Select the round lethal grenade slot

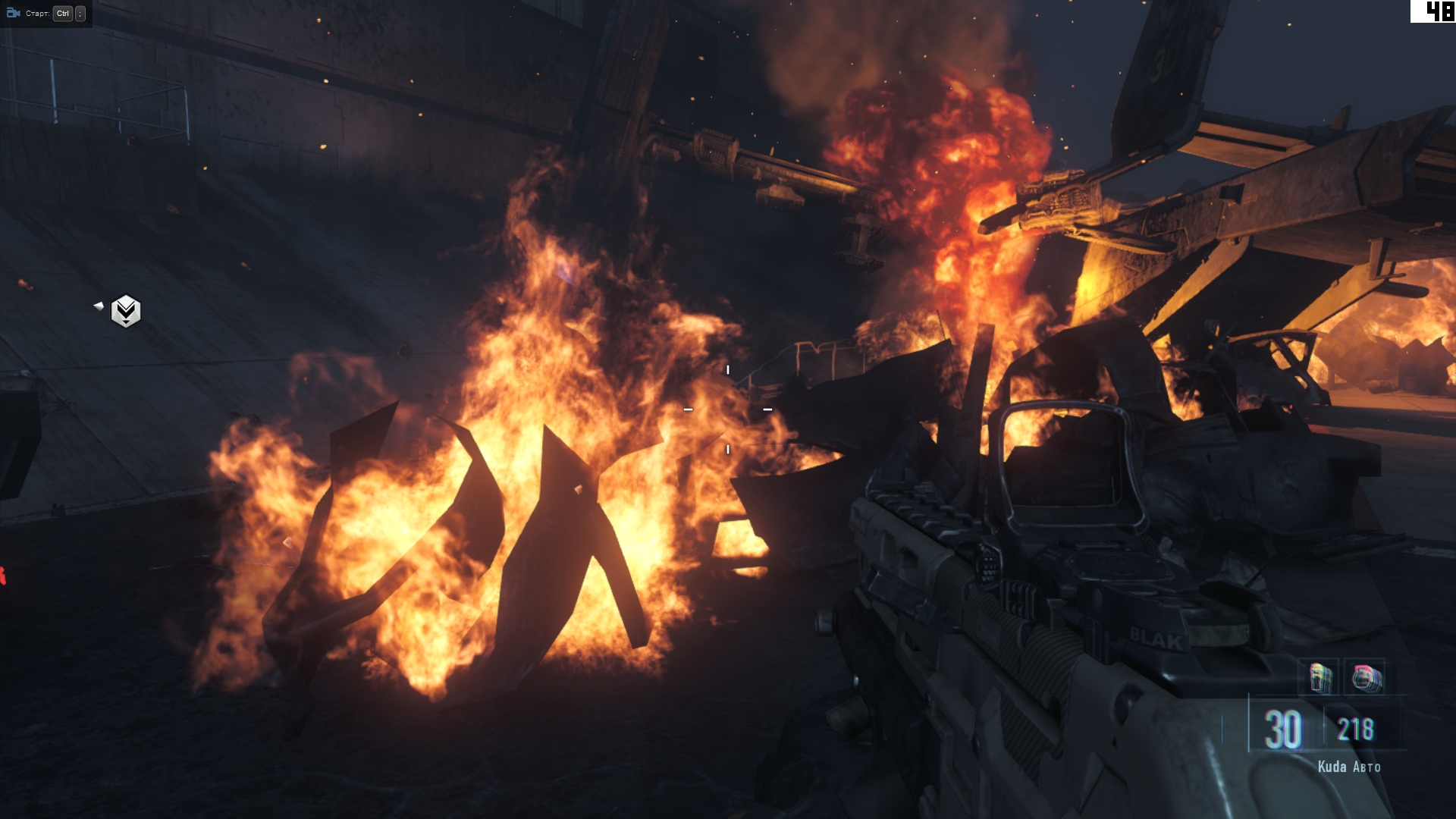tap(1367, 677)
